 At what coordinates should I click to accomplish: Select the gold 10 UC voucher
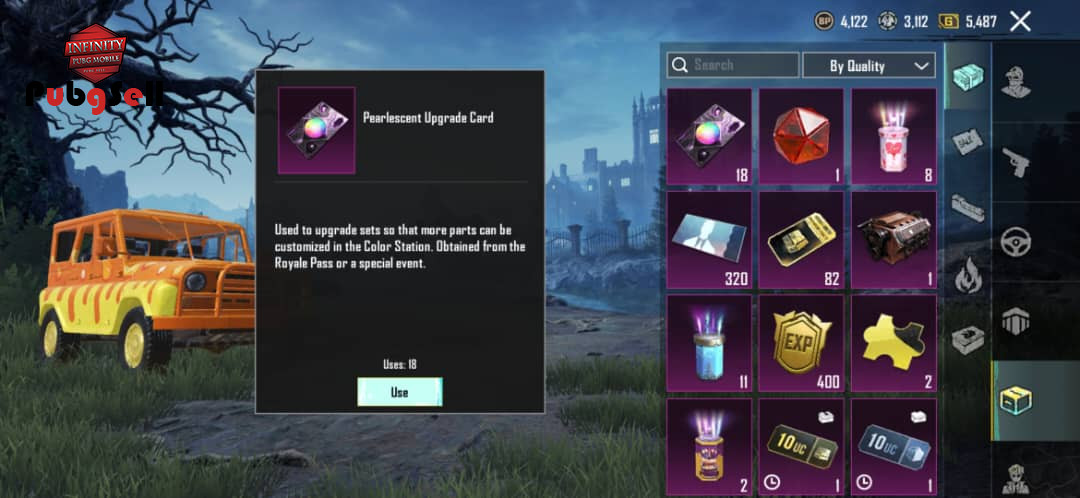[801, 445]
